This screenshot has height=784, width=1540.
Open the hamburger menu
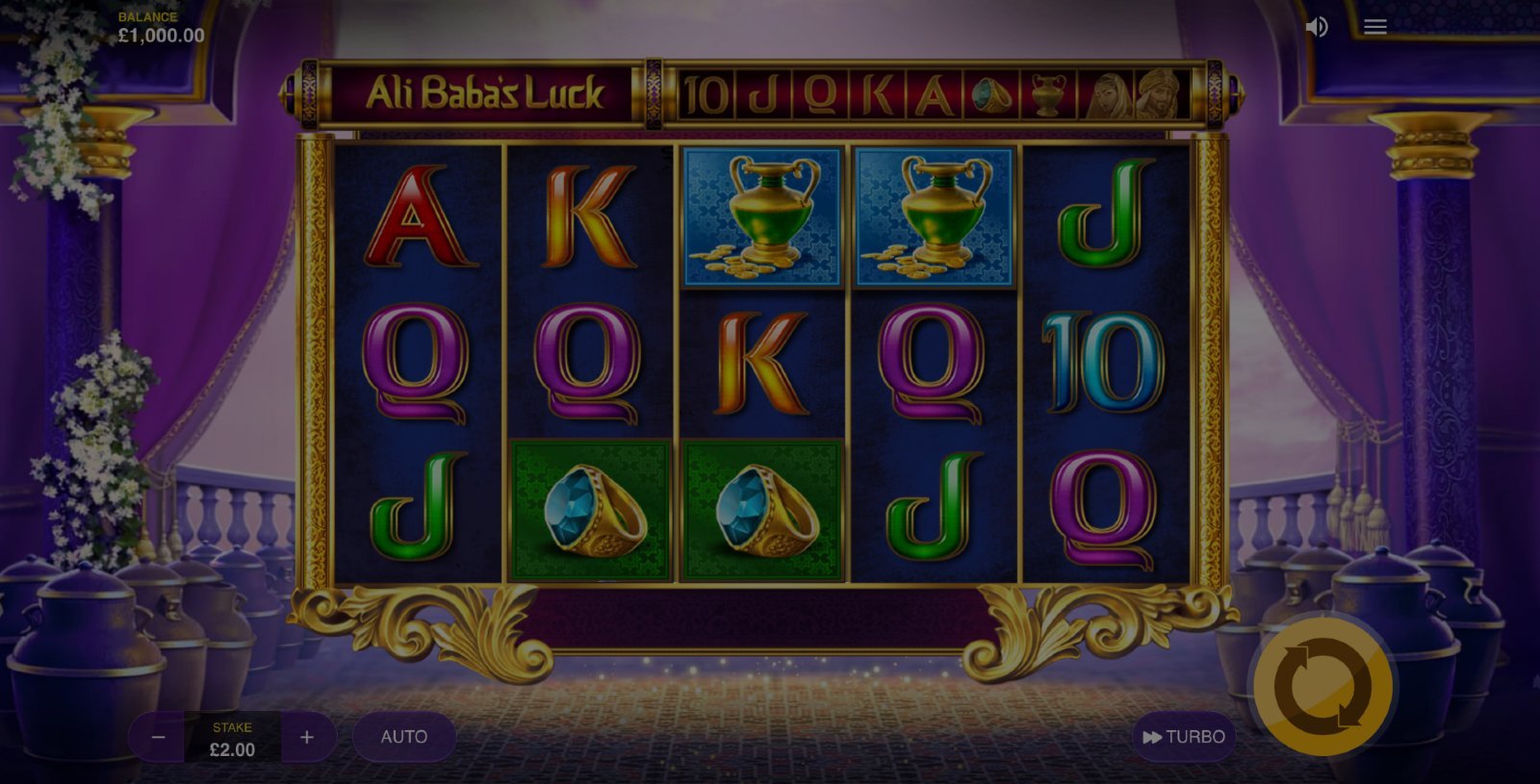coord(1374,27)
